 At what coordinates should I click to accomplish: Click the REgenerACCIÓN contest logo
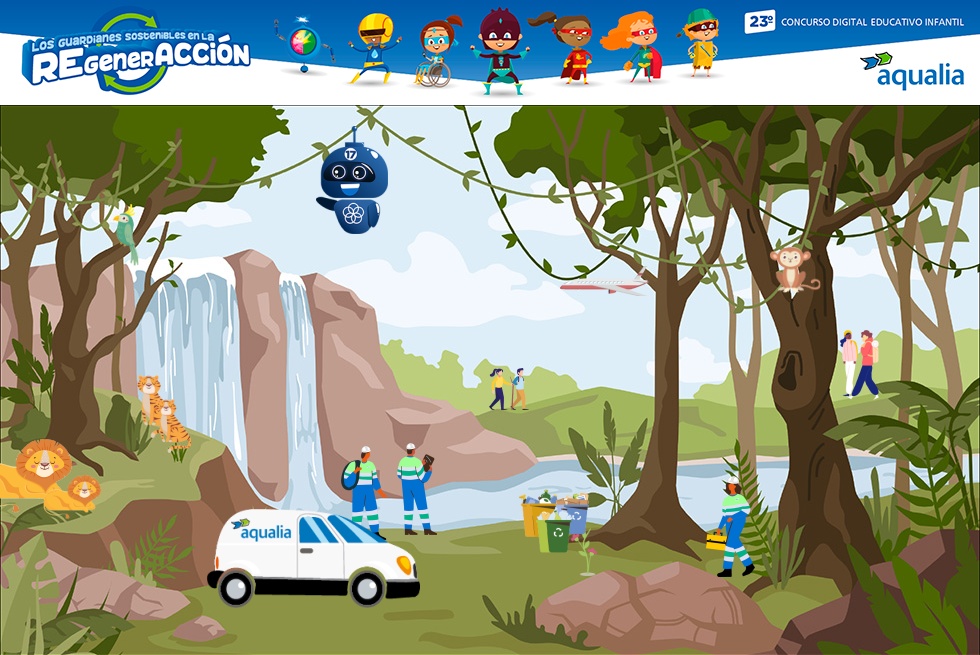(137, 55)
